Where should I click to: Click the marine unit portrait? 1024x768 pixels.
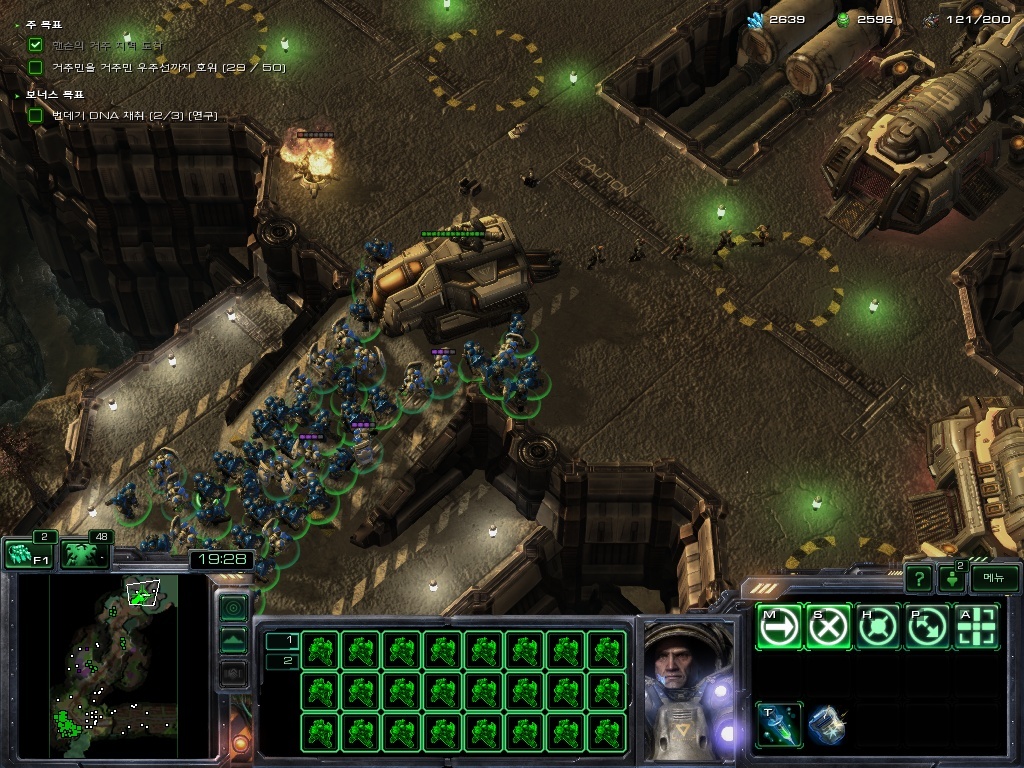pyautogui.click(x=688, y=690)
